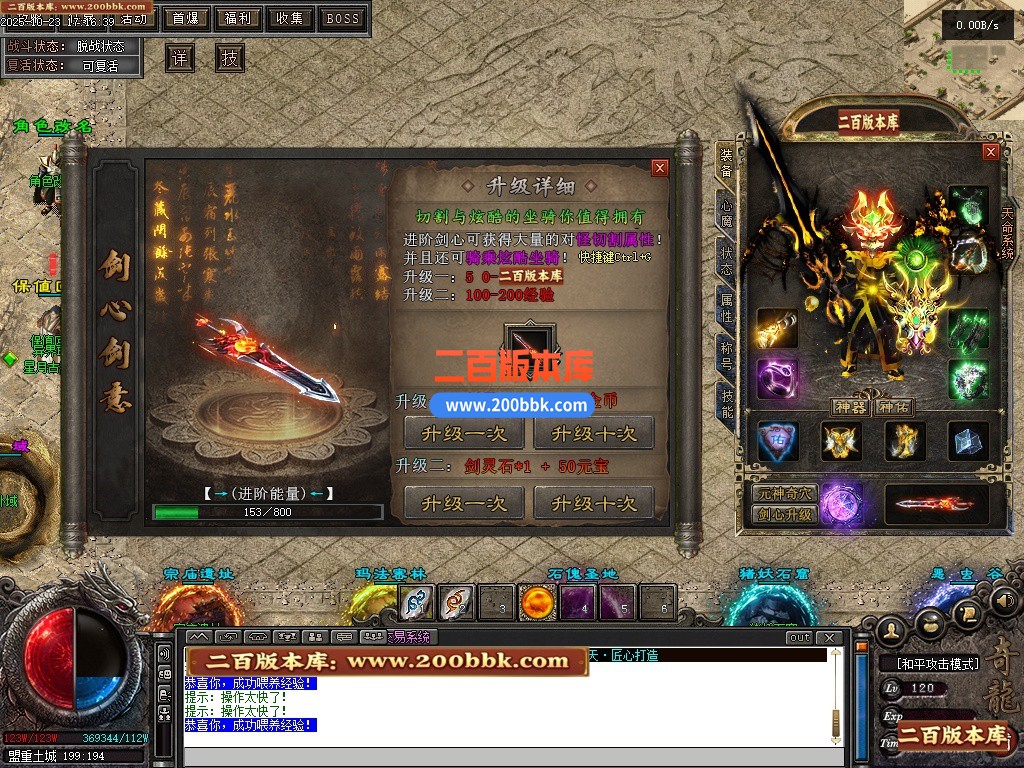Open 元神奇穴 from the character panel
The image size is (1024, 768).
[x=784, y=494]
